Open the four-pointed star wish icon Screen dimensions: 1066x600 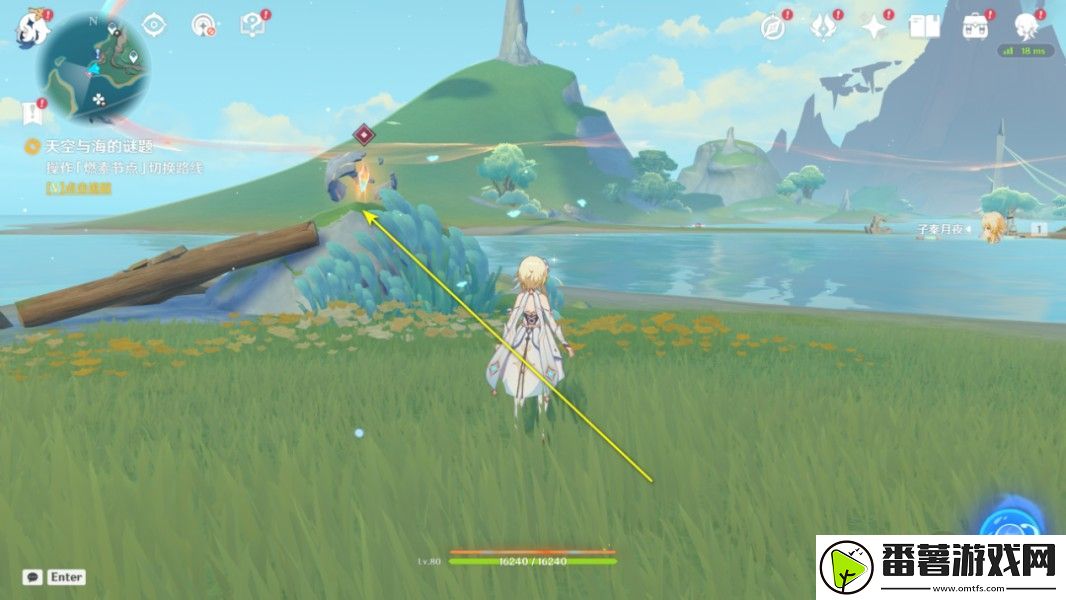[875, 27]
